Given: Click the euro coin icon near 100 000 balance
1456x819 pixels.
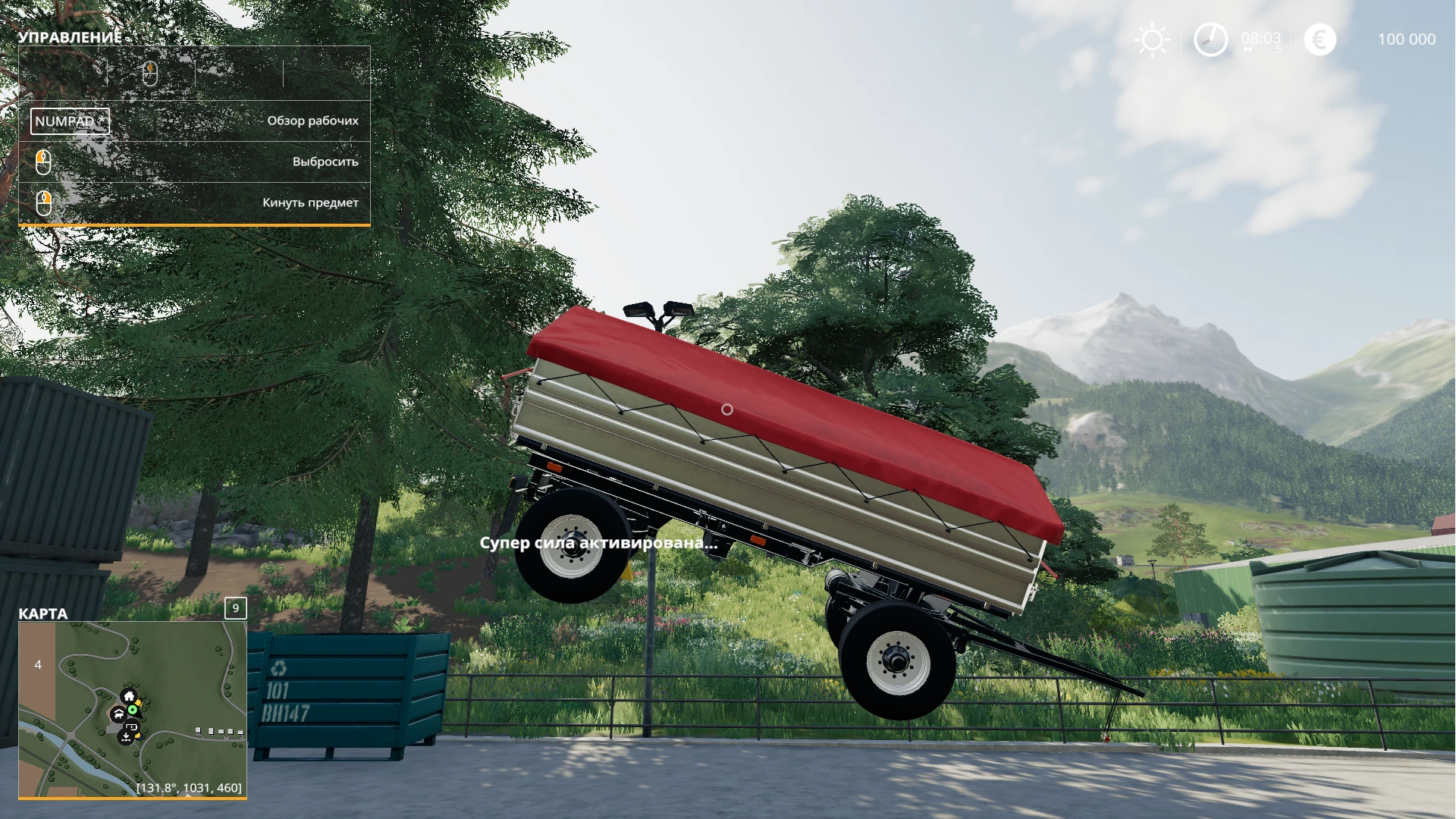Looking at the screenshot, I should 1319,39.
